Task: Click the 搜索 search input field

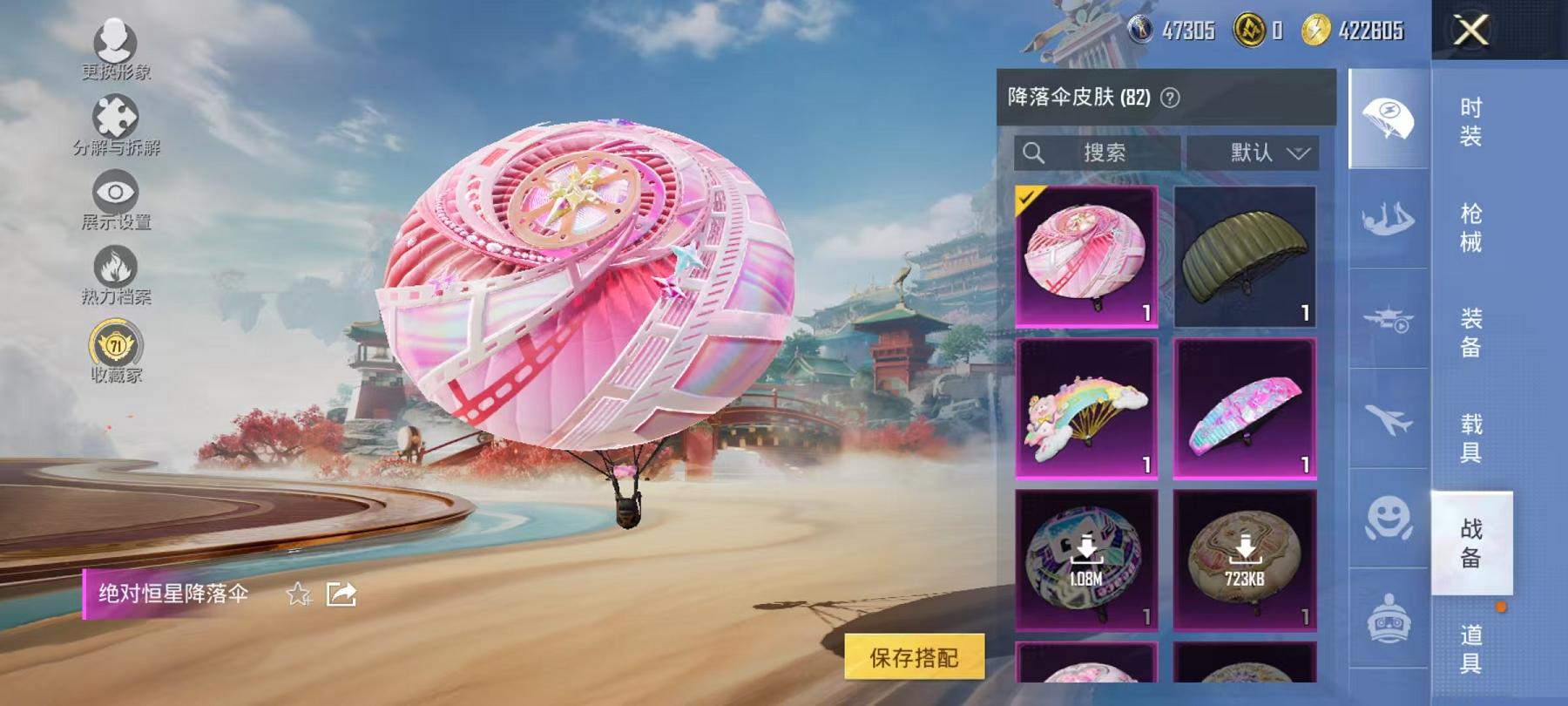Action: (x=1100, y=154)
